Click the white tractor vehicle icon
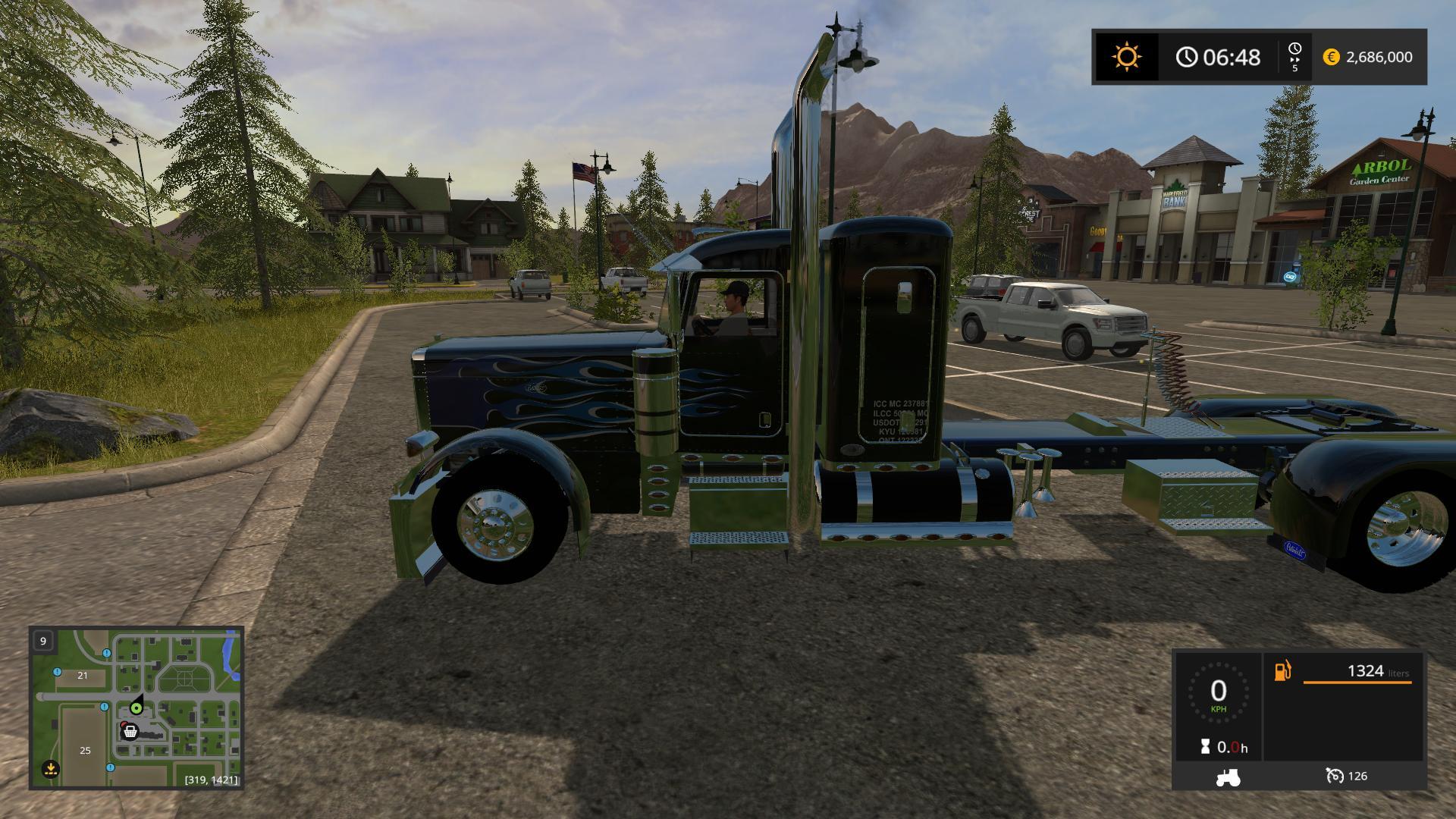The width and height of the screenshot is (1456, 819). [1228, 777]
